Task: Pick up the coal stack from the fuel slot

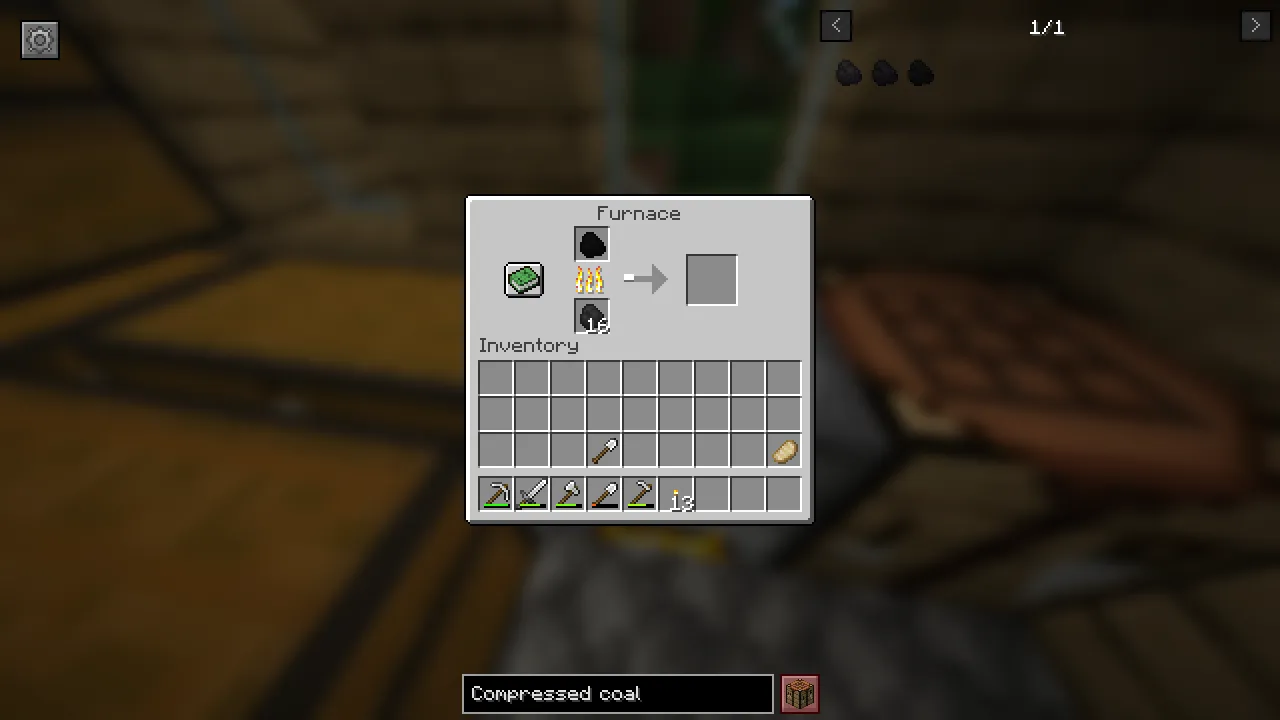Action: pos(591,316)
